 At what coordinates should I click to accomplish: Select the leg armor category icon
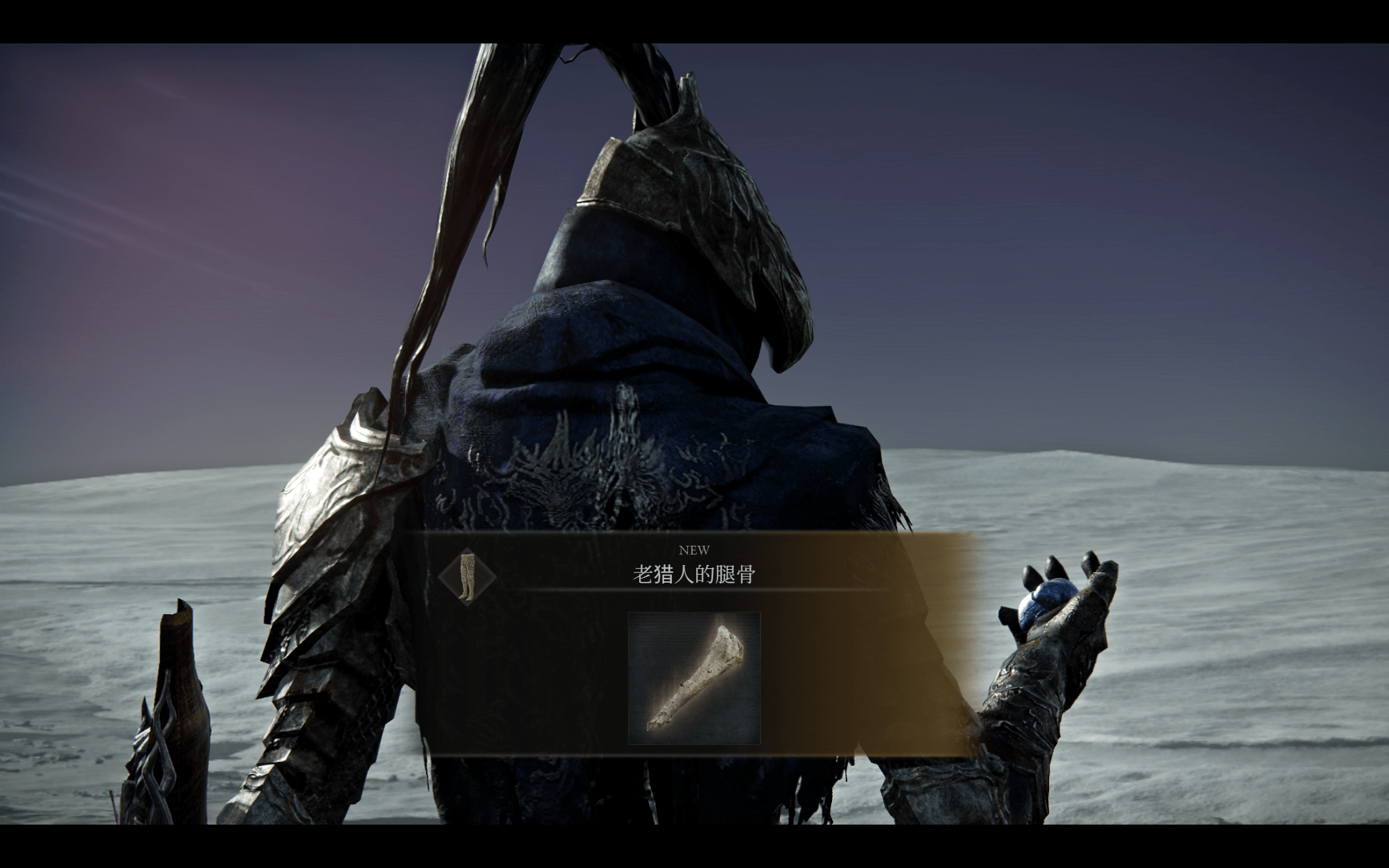click(x=467, y=575)
